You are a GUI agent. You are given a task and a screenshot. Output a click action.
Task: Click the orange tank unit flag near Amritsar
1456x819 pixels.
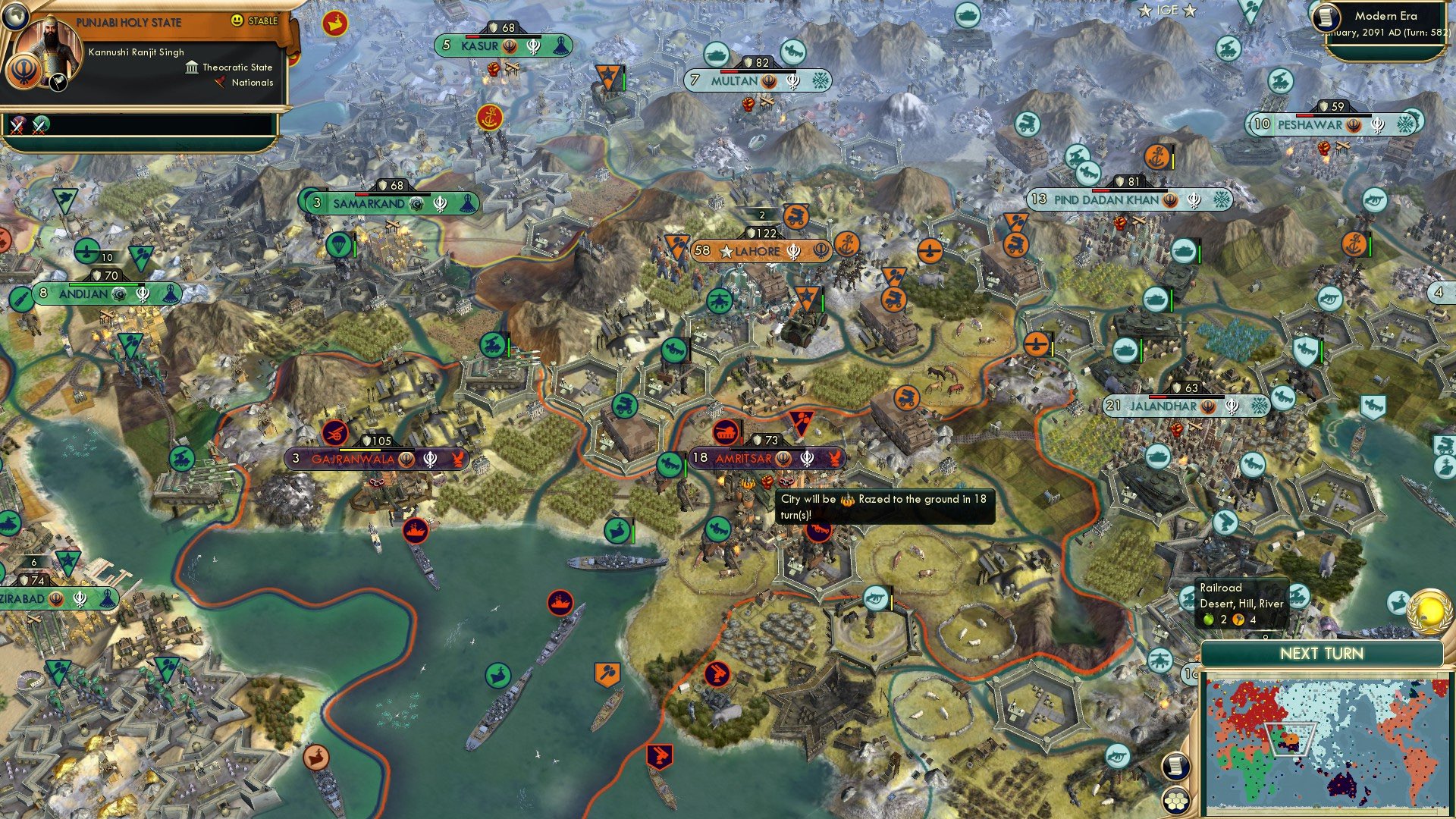pyautogui.click(x=725, y=432)
